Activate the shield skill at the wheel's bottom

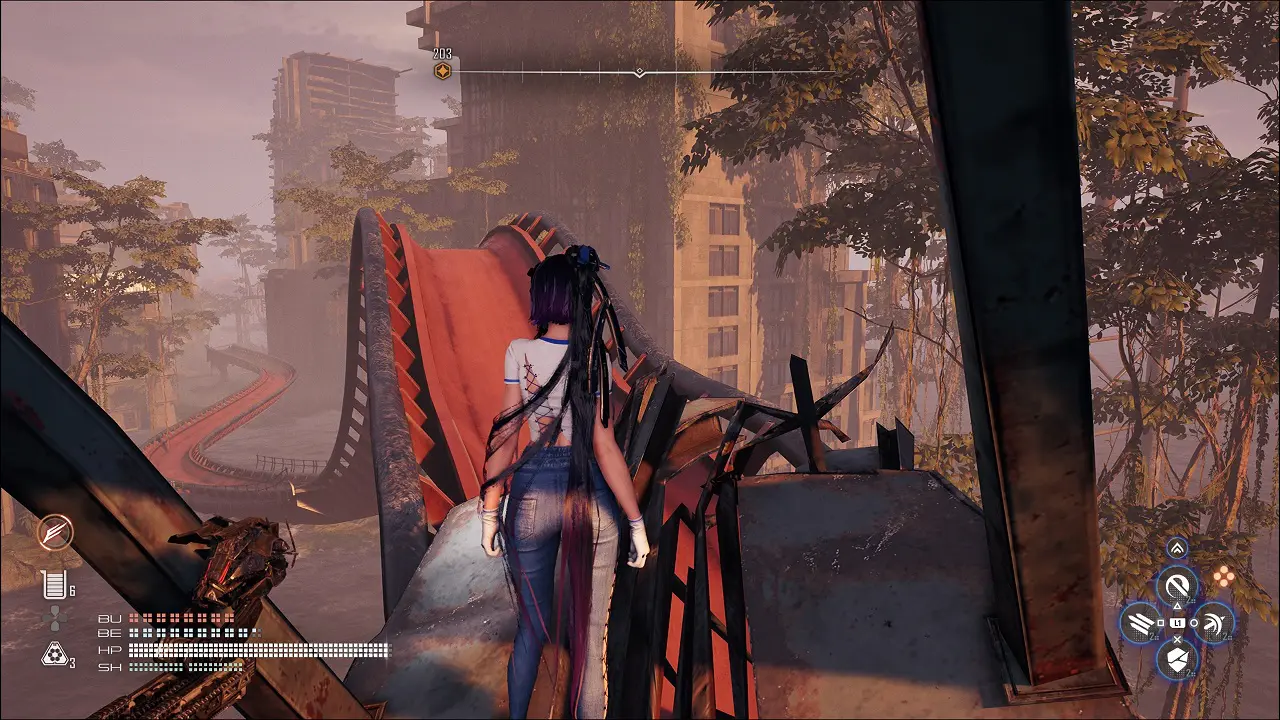1177,659
